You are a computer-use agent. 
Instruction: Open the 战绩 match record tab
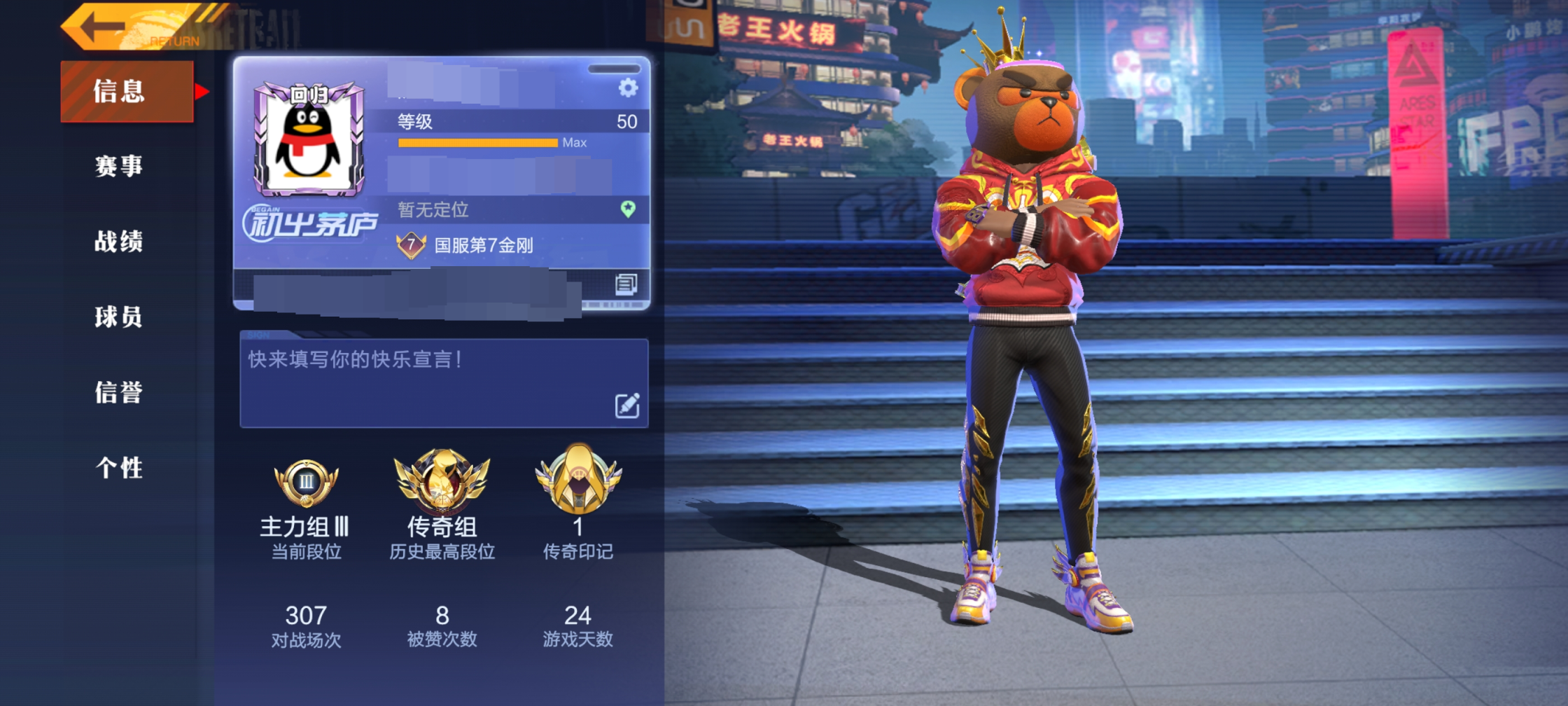pyautogui.click(x=119, y=242)
